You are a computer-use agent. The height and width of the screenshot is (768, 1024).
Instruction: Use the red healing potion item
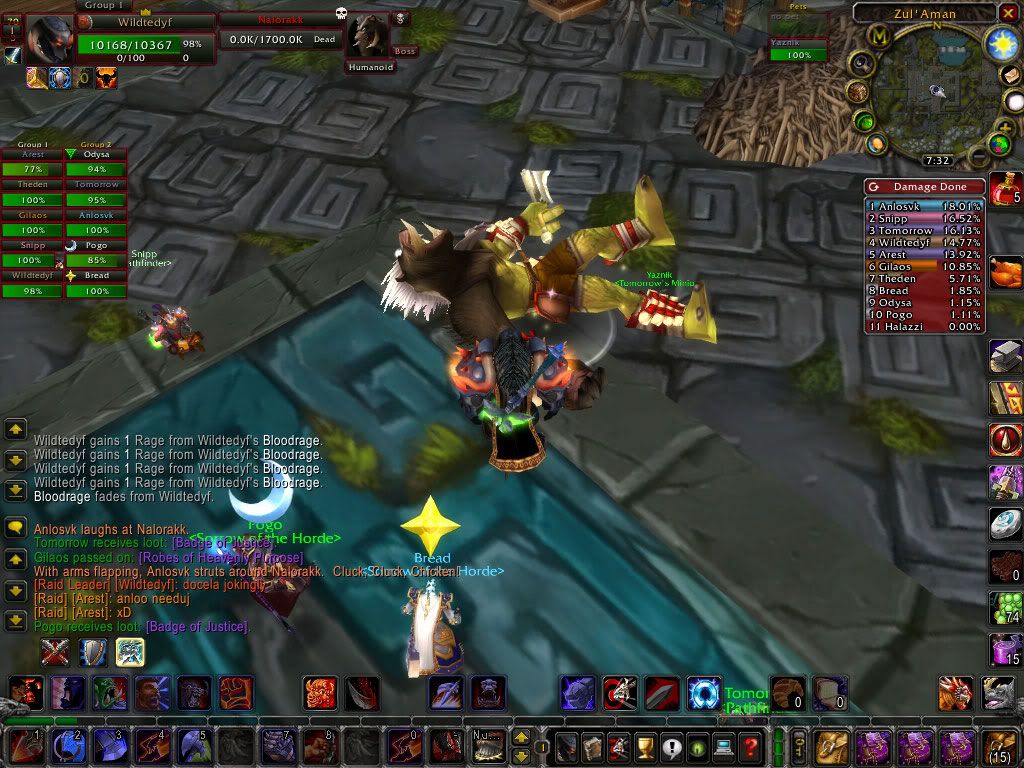pyautogui.click(x=1004, y=189)
